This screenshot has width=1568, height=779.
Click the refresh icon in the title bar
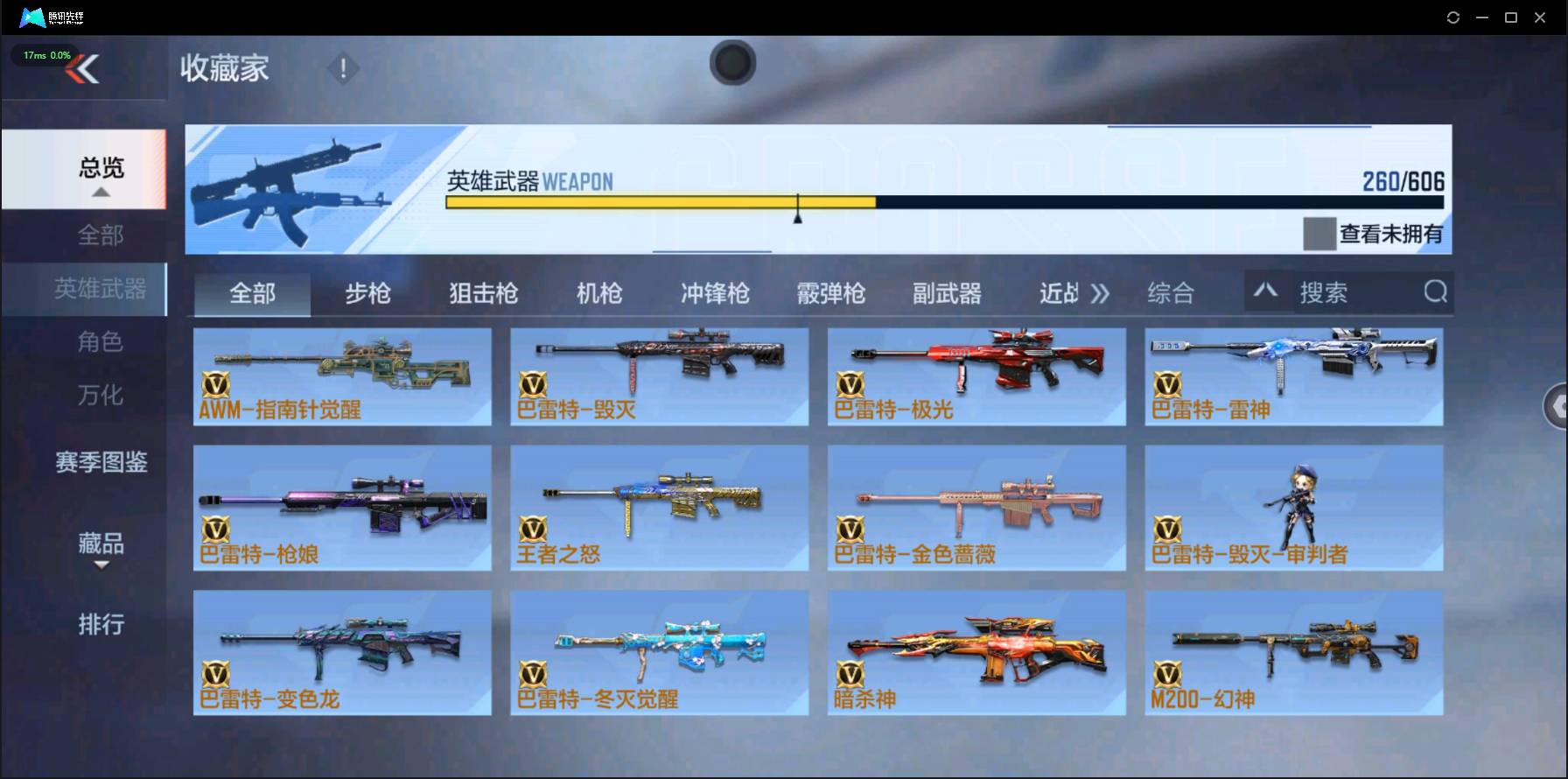(x=1454, y=17)
